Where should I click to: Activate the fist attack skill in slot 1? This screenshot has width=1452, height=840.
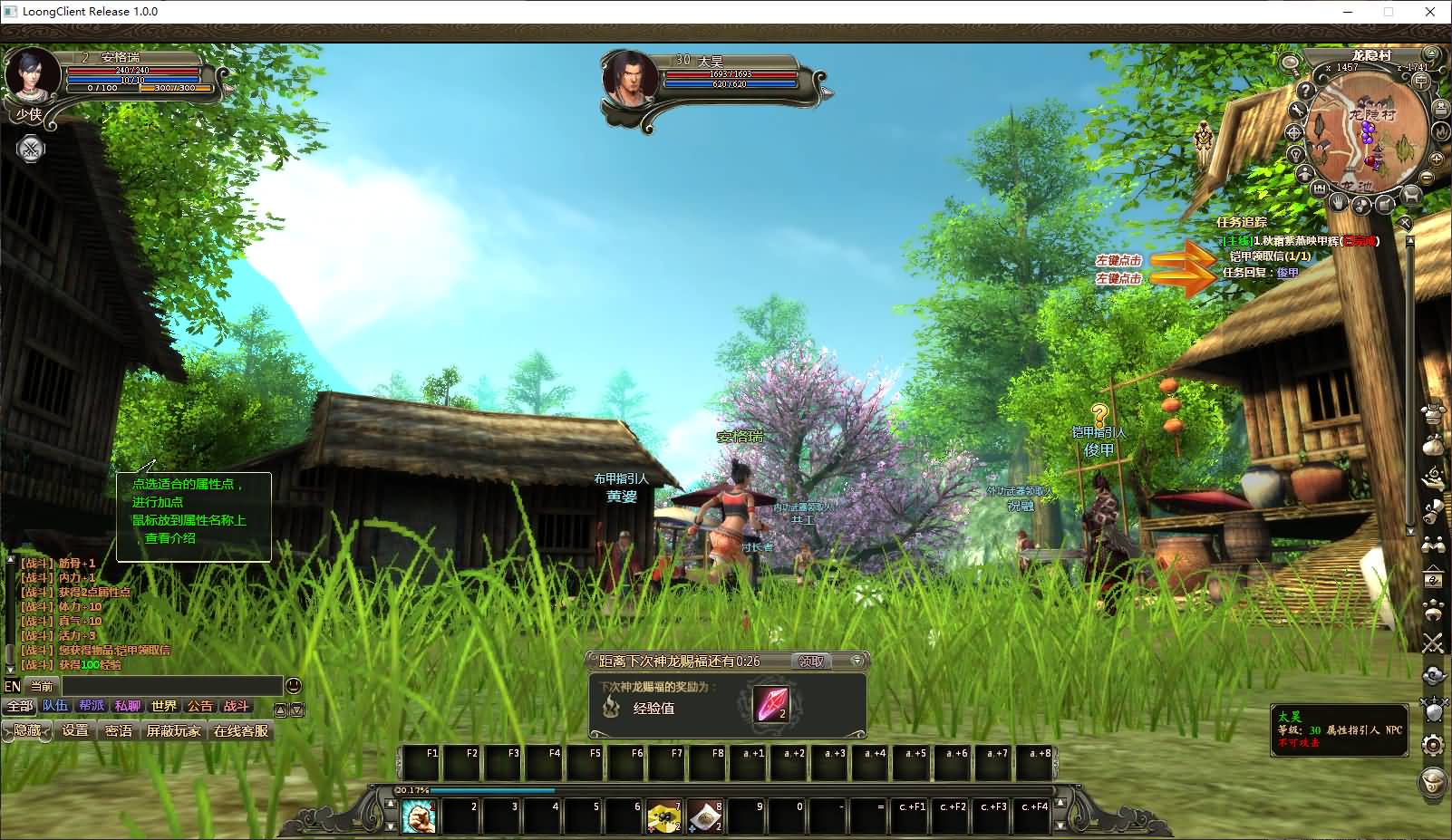coord(419,816)
